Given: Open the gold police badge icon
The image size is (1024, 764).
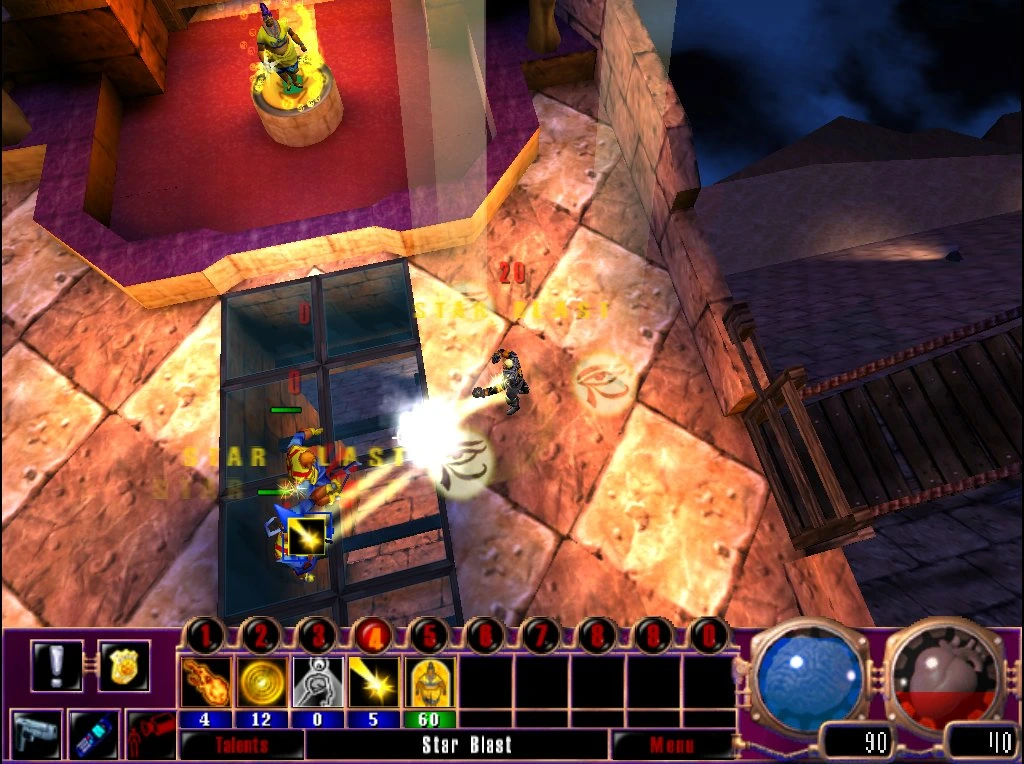Looking at the screenshot, I should coord(124,666).
